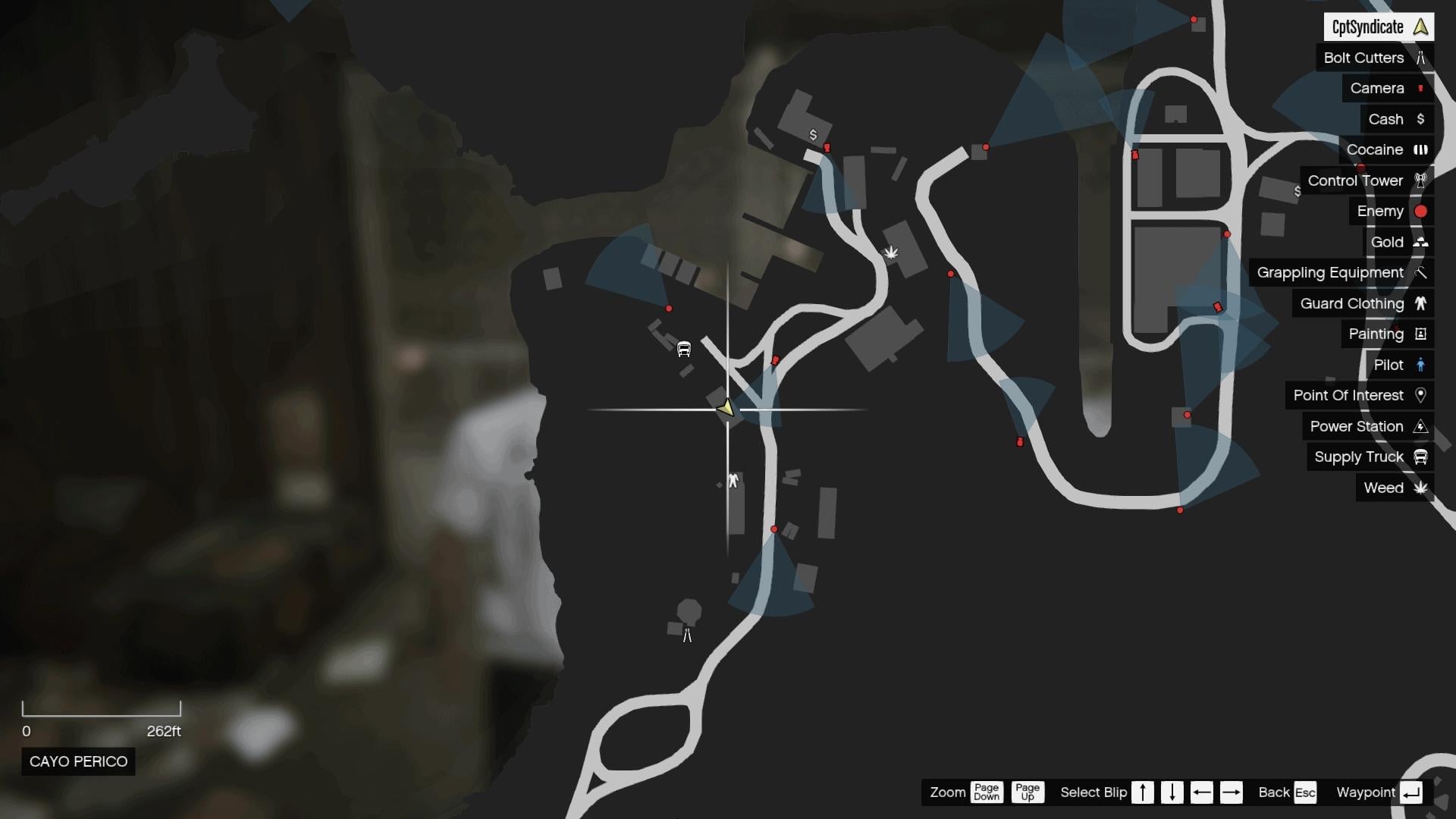
Task: Click the Select Blip up arrow
Action: click(1142, 792)
